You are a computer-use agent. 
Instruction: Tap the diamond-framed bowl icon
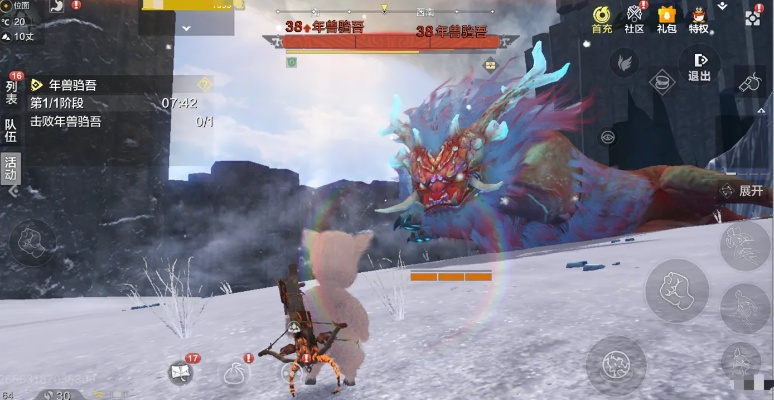click(660, 82)
